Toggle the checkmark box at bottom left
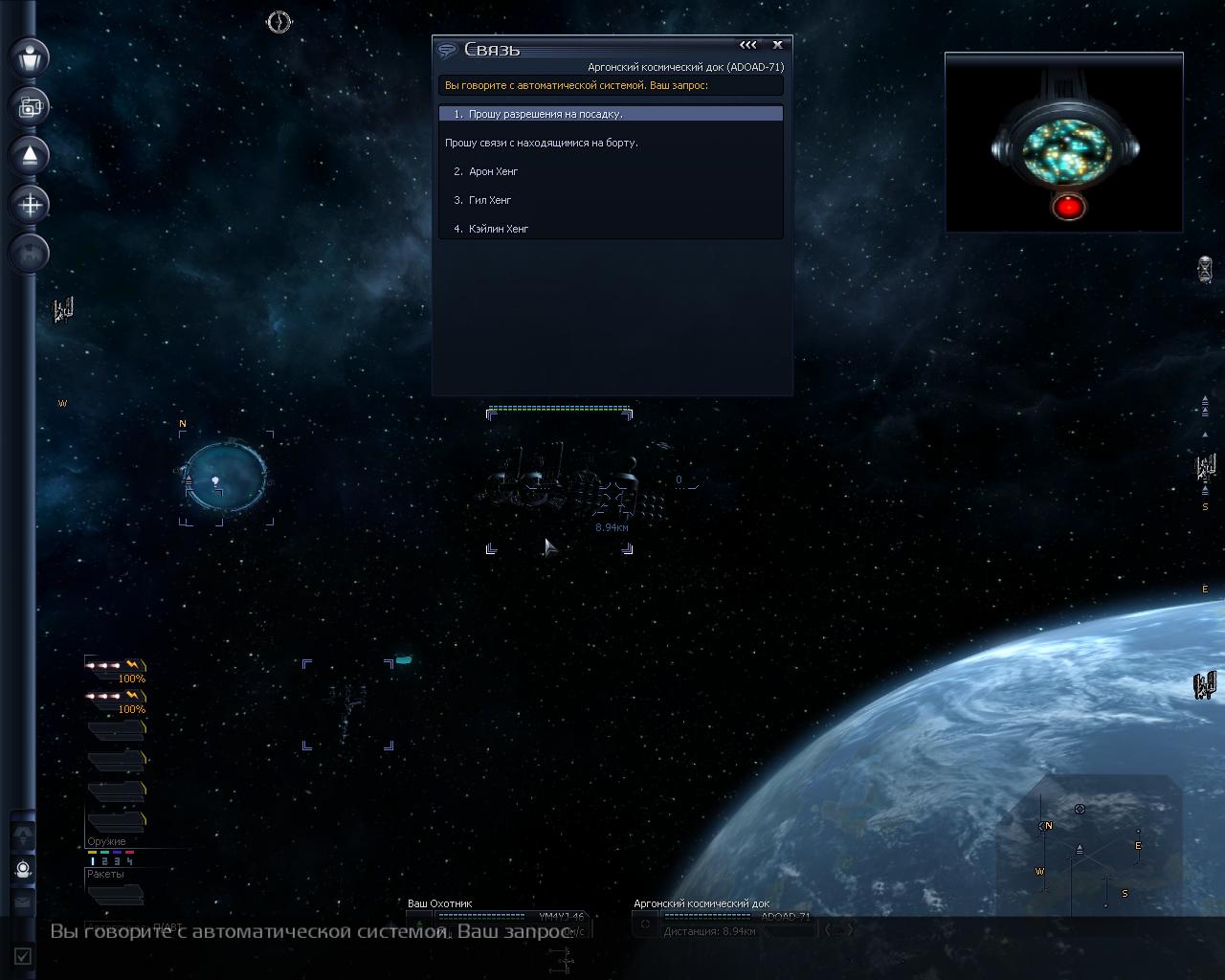 pos(23,955)
